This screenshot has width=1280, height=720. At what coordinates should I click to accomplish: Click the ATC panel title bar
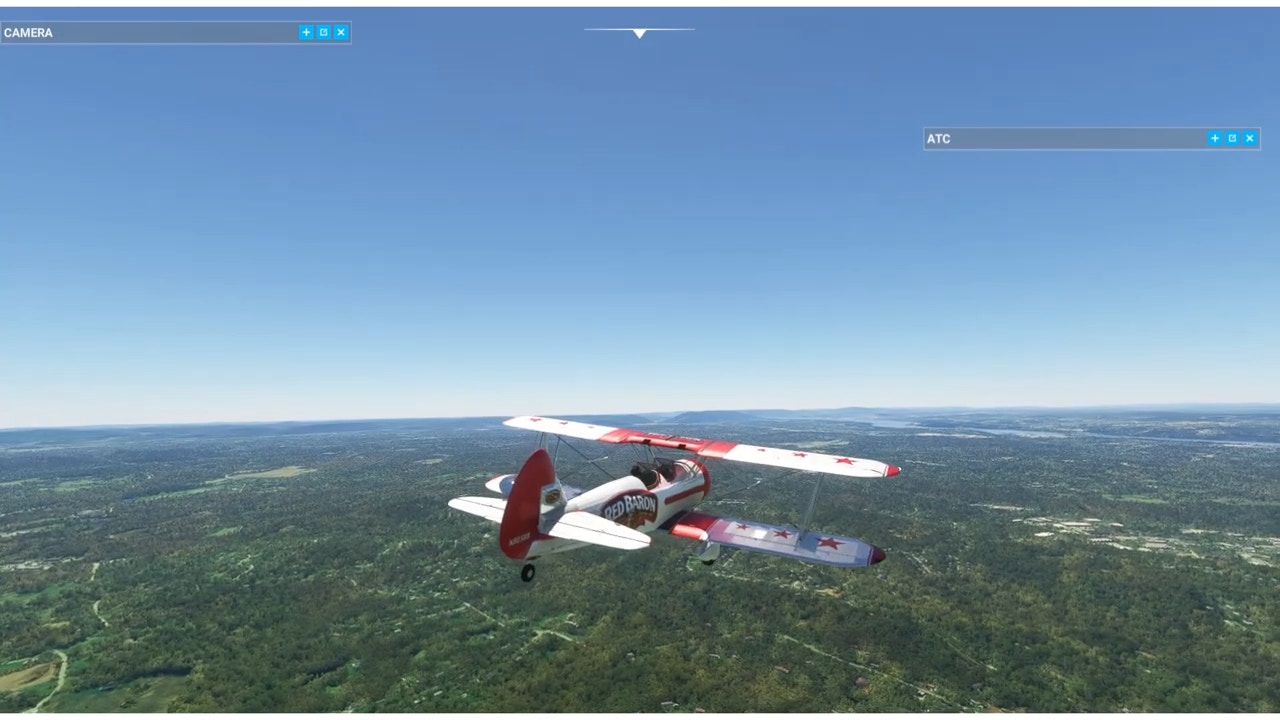point(1060,139)
